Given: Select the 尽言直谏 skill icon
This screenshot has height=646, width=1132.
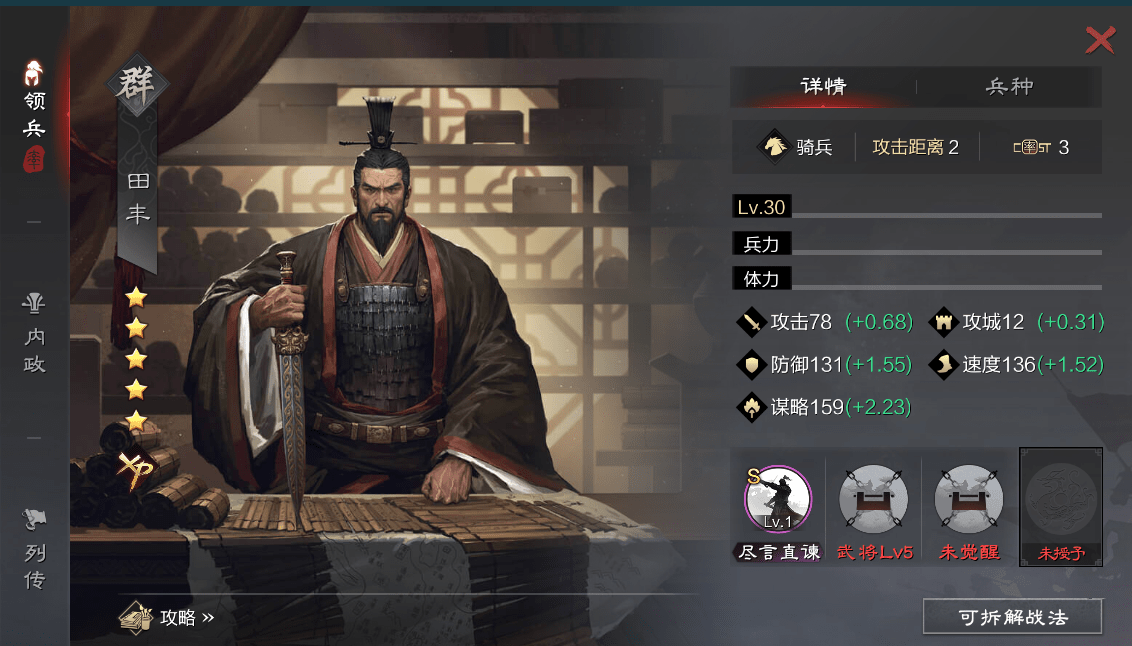Looking at the screenshot, I should (778, 498).
